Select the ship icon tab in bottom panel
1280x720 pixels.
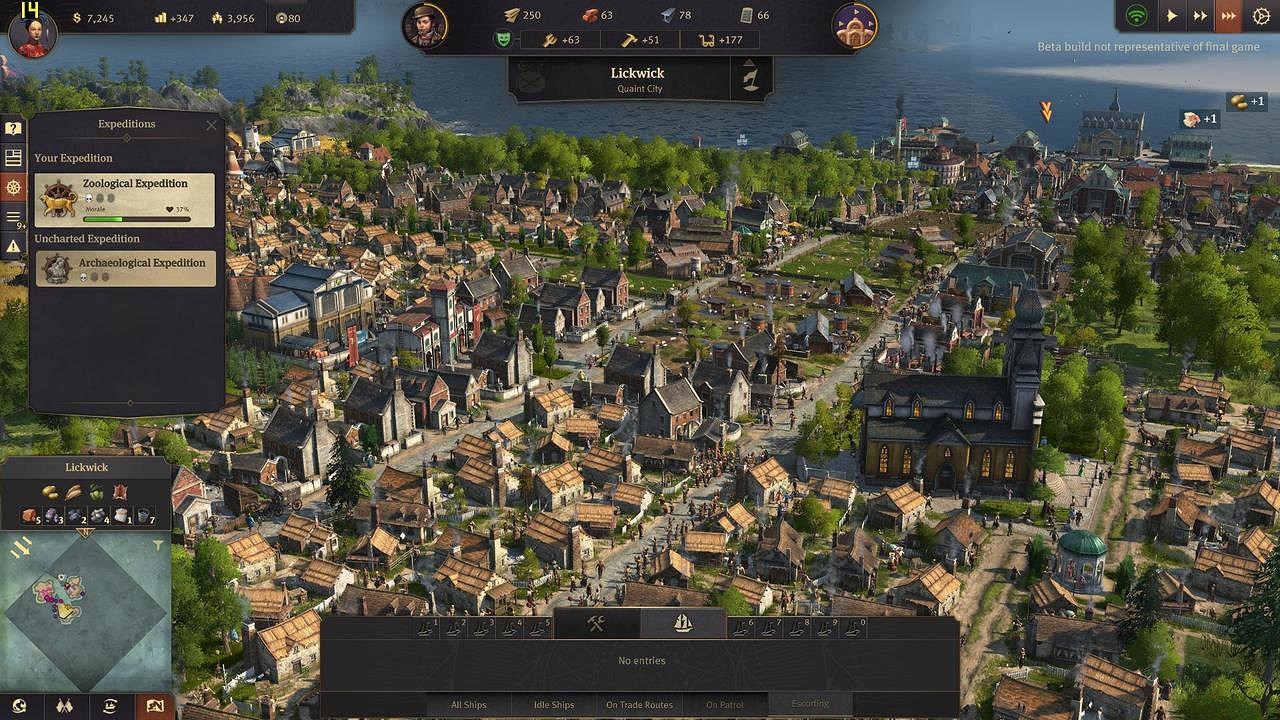[683, 623]
